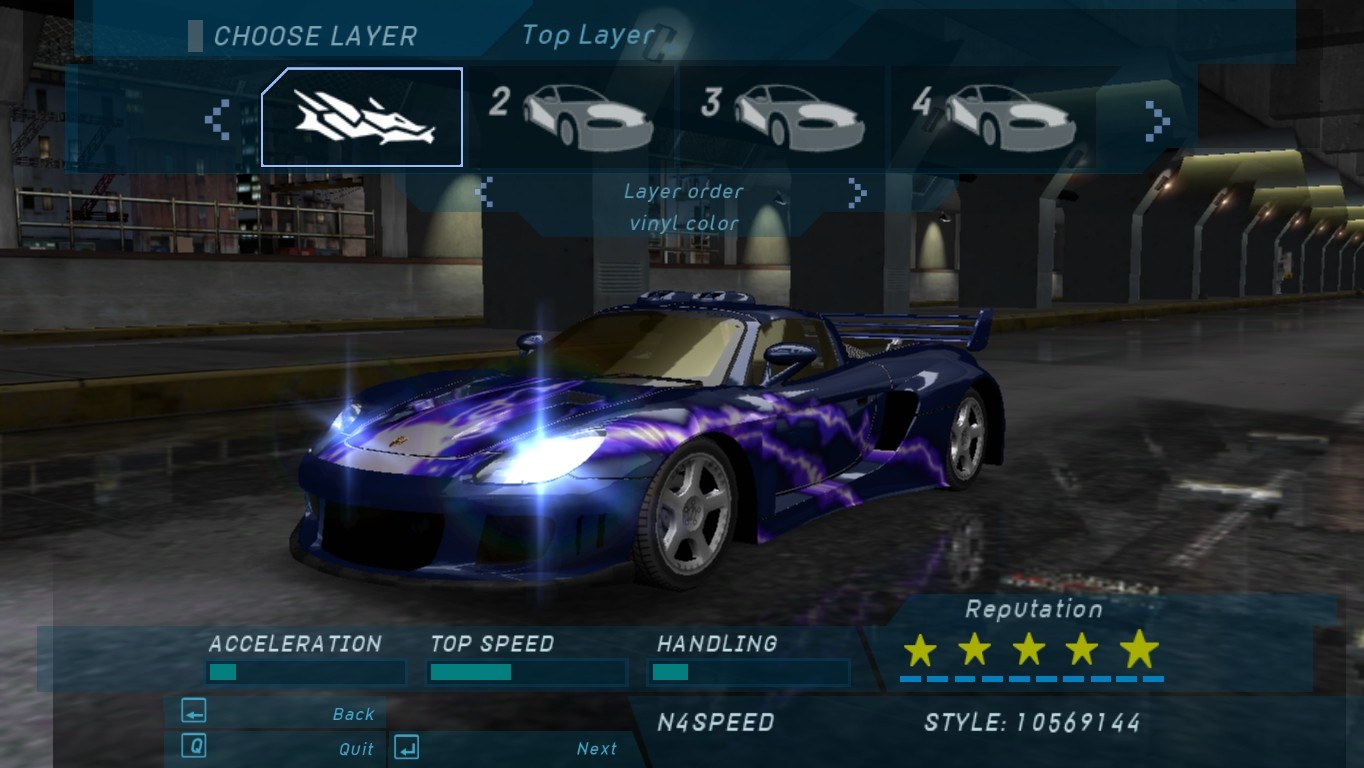This screenshot has width=1364, height=768.
Task: Select the top vinyl layer thumbnail
Action: click(x=362, y=117)
